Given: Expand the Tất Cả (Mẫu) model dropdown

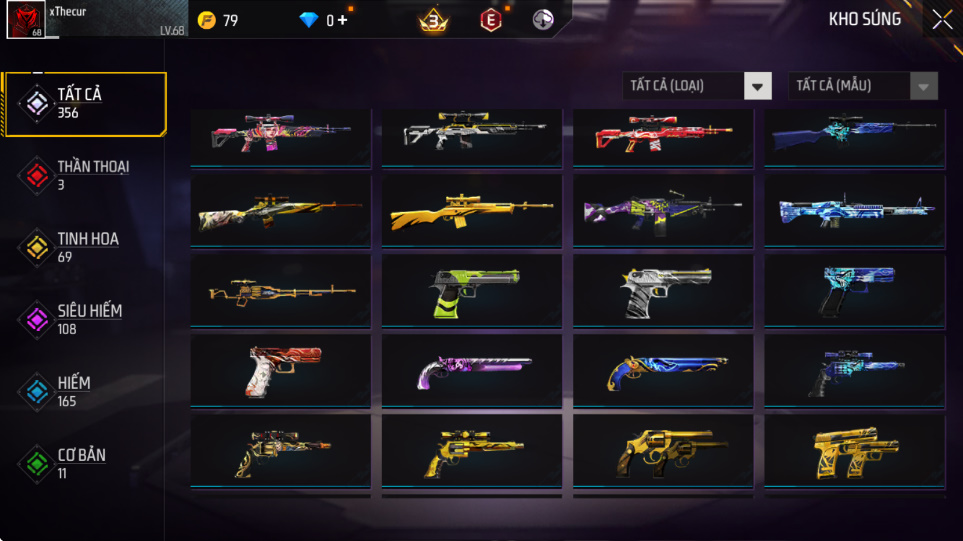Looking at the screenshot, I should [863, 86].
